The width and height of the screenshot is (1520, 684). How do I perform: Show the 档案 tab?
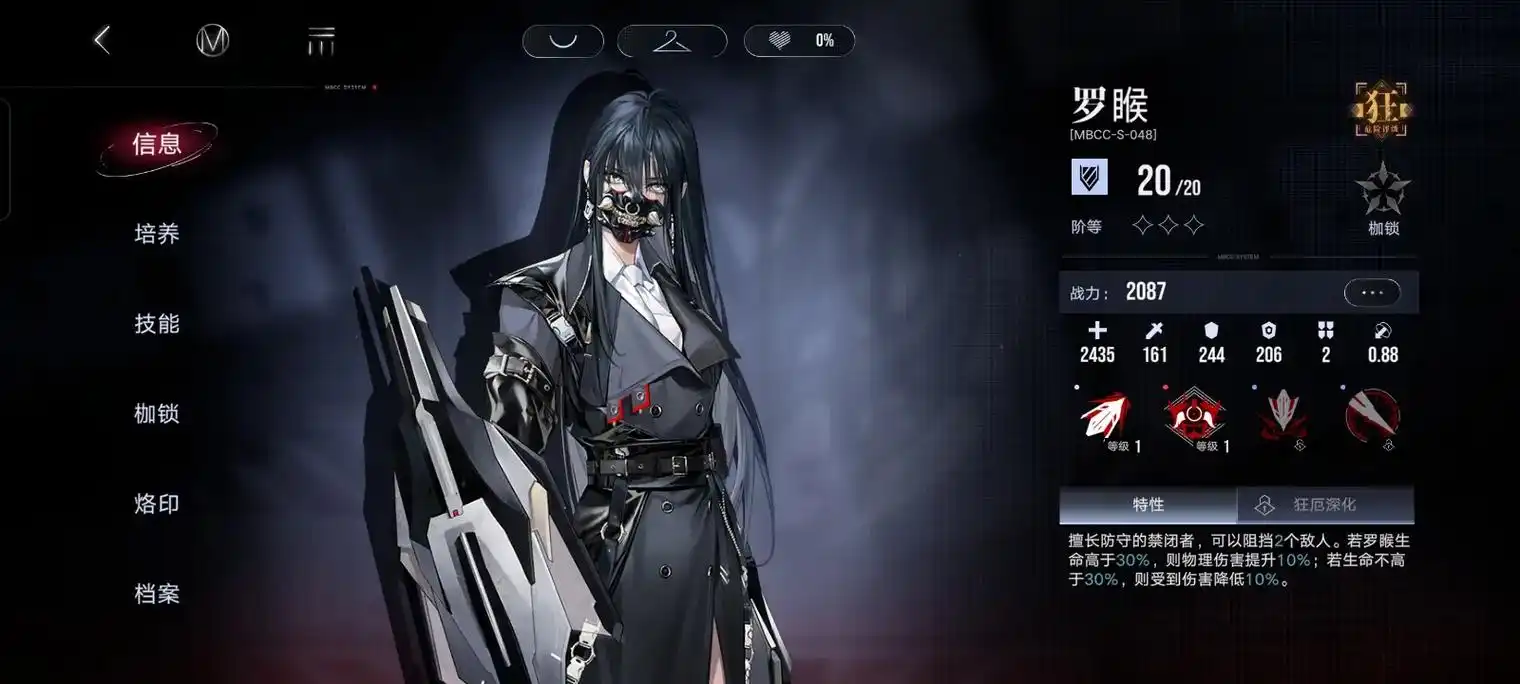(x=157, y=594)
